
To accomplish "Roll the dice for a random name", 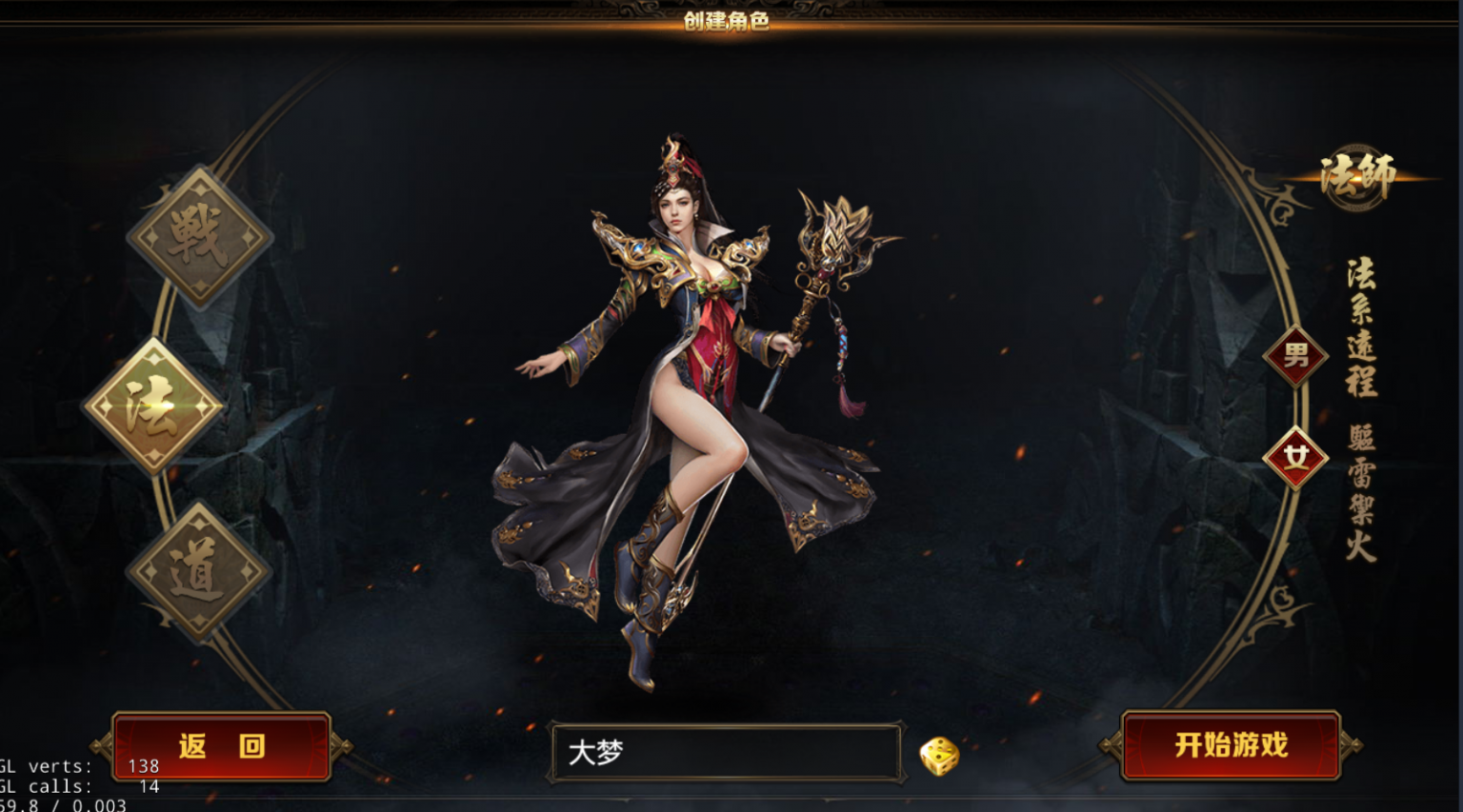I will click(x=939, y=756).
